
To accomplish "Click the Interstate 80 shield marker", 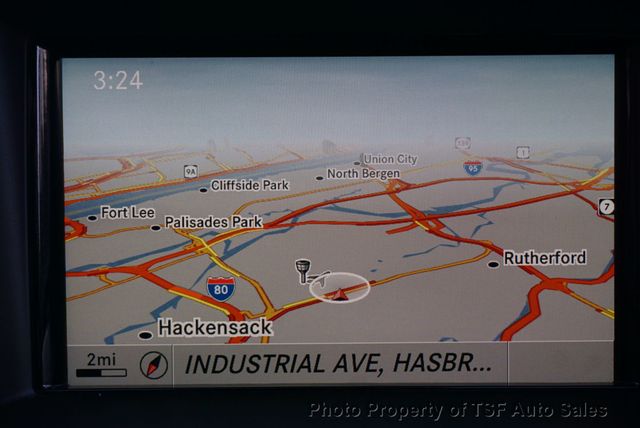I will click(221, 289).
